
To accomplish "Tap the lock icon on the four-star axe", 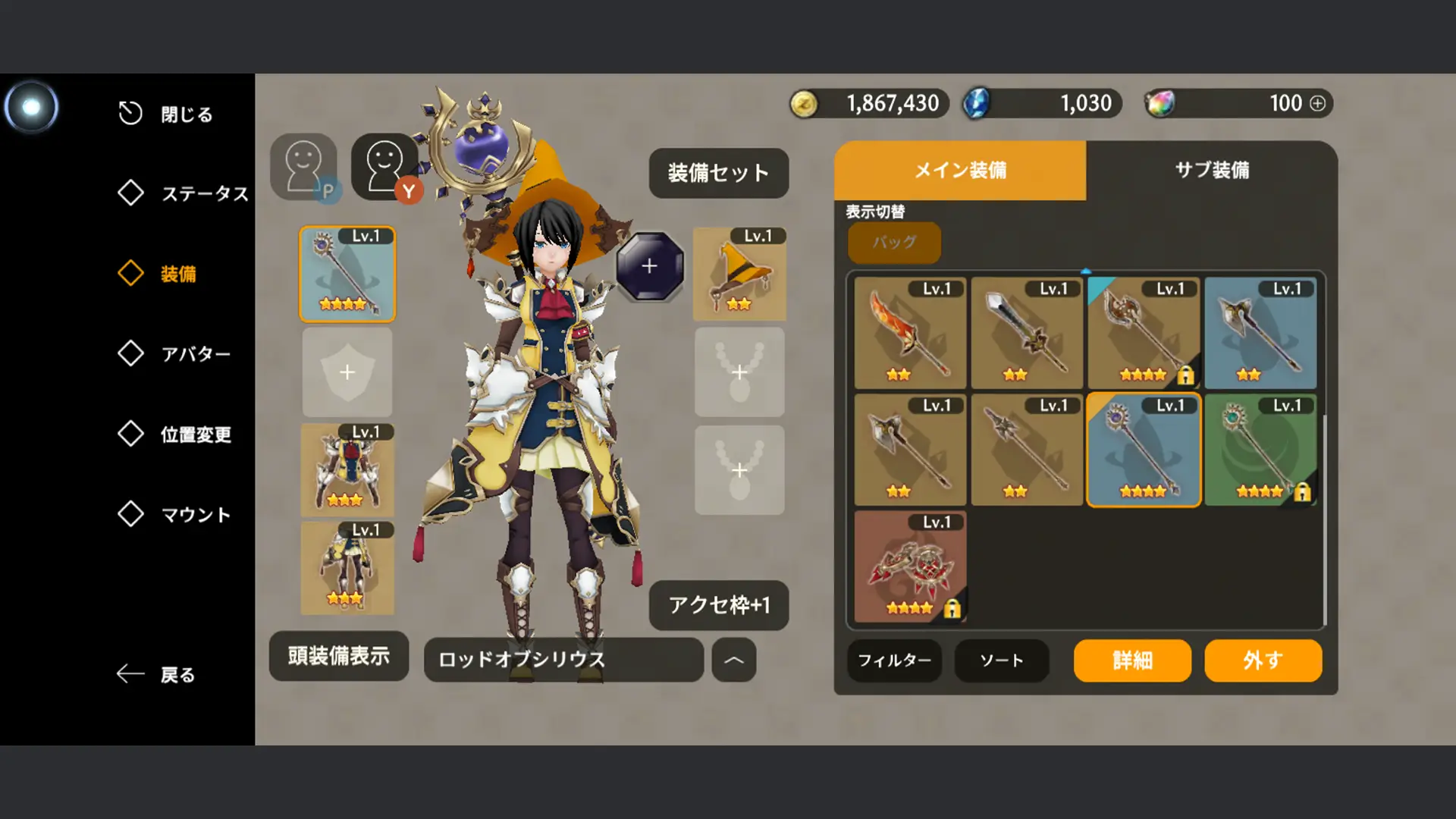I will (1188, 375).
